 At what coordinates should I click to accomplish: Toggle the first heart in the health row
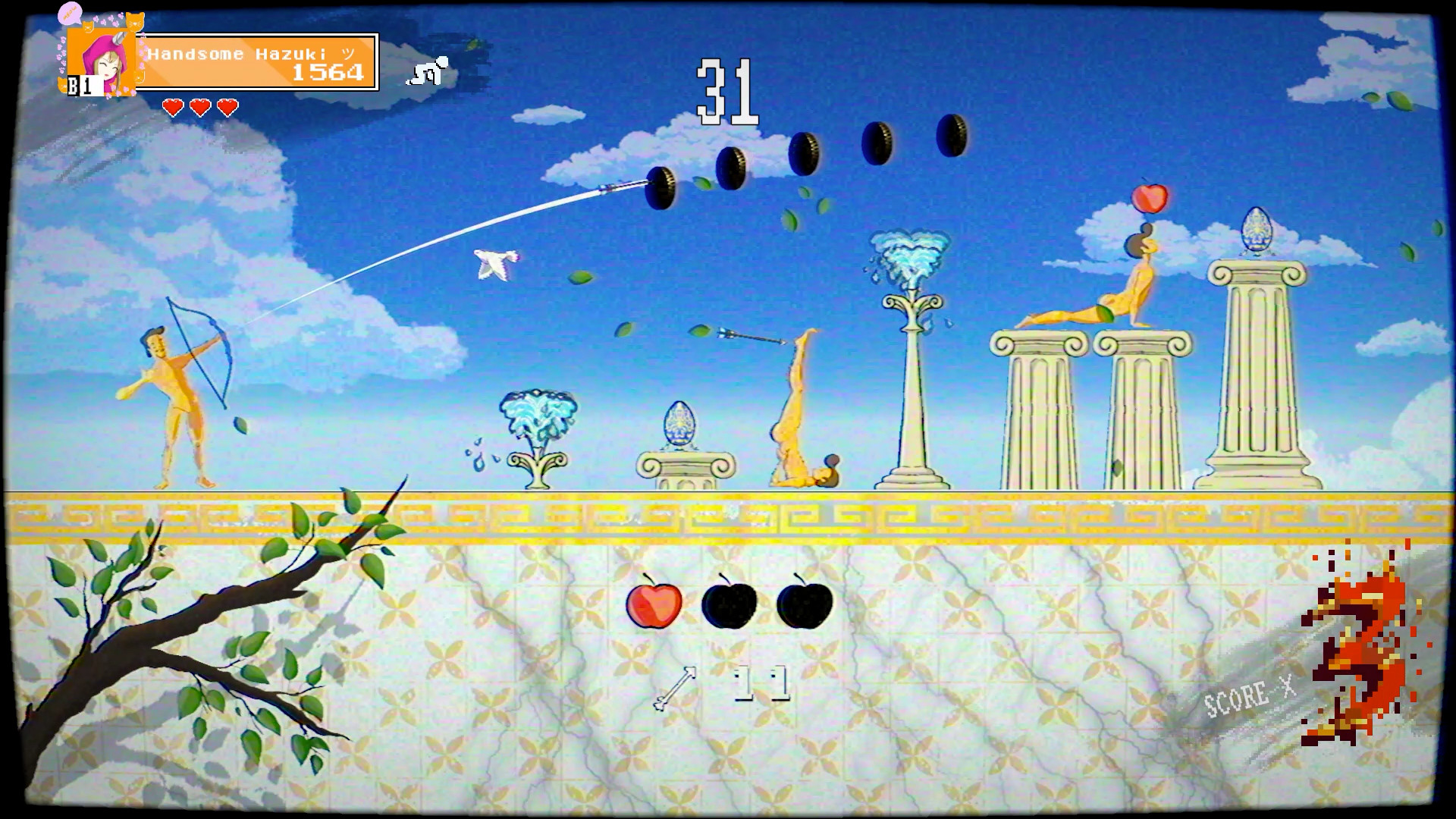click(x=171, y=106)
